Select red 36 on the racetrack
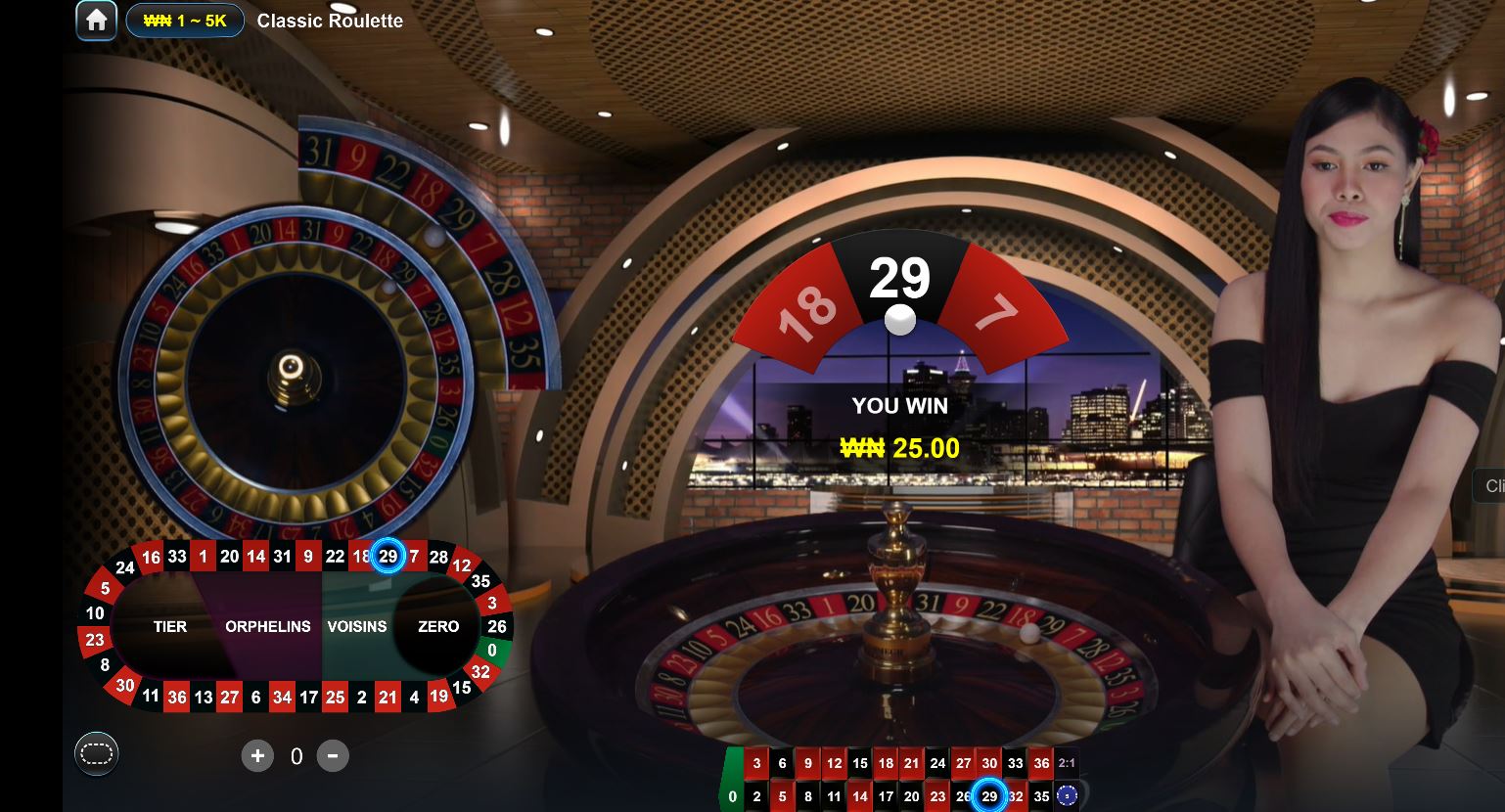 [x=176, y=698]
